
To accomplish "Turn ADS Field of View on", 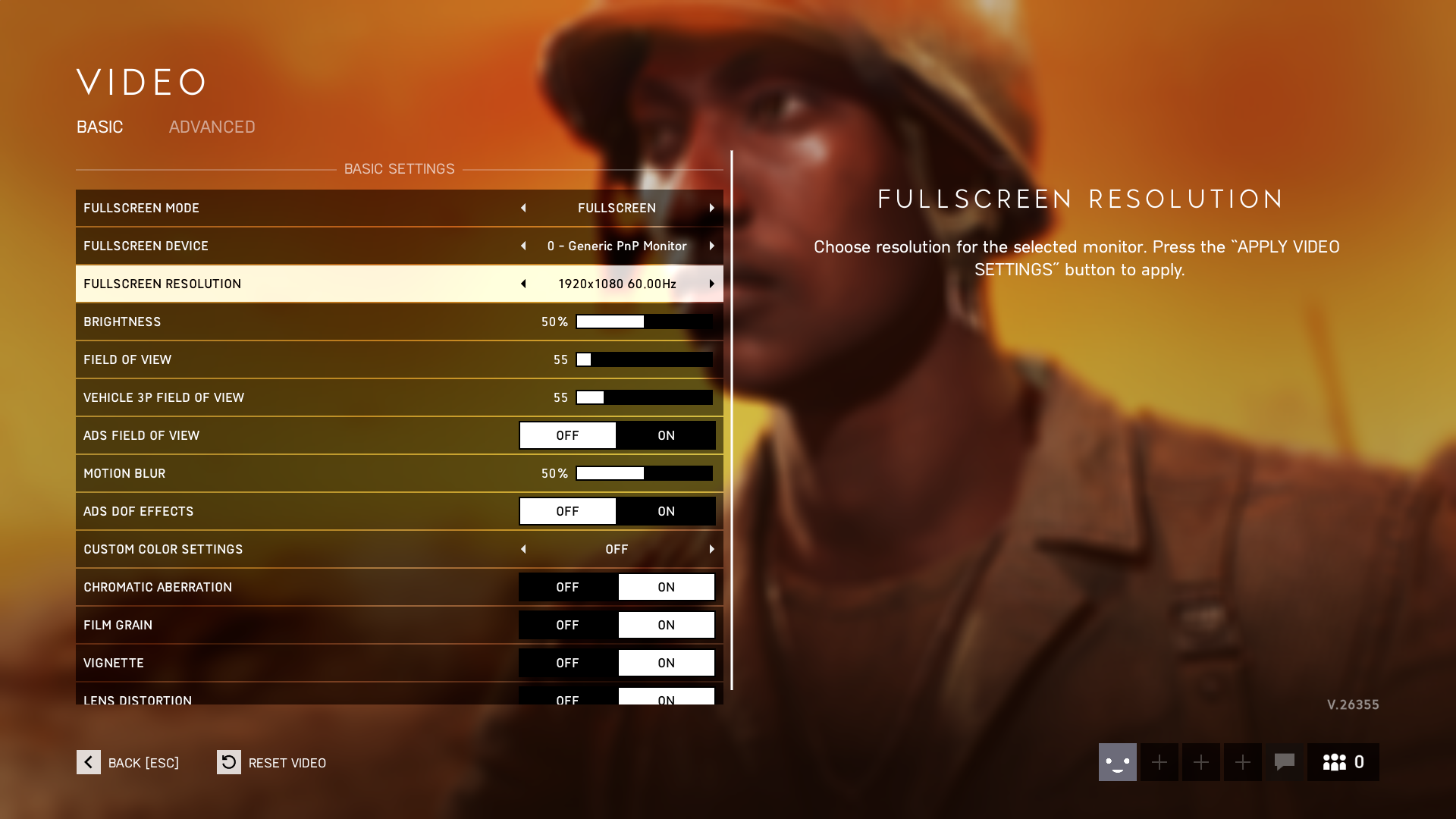I will pyautogui.click(x=666, y=435).
